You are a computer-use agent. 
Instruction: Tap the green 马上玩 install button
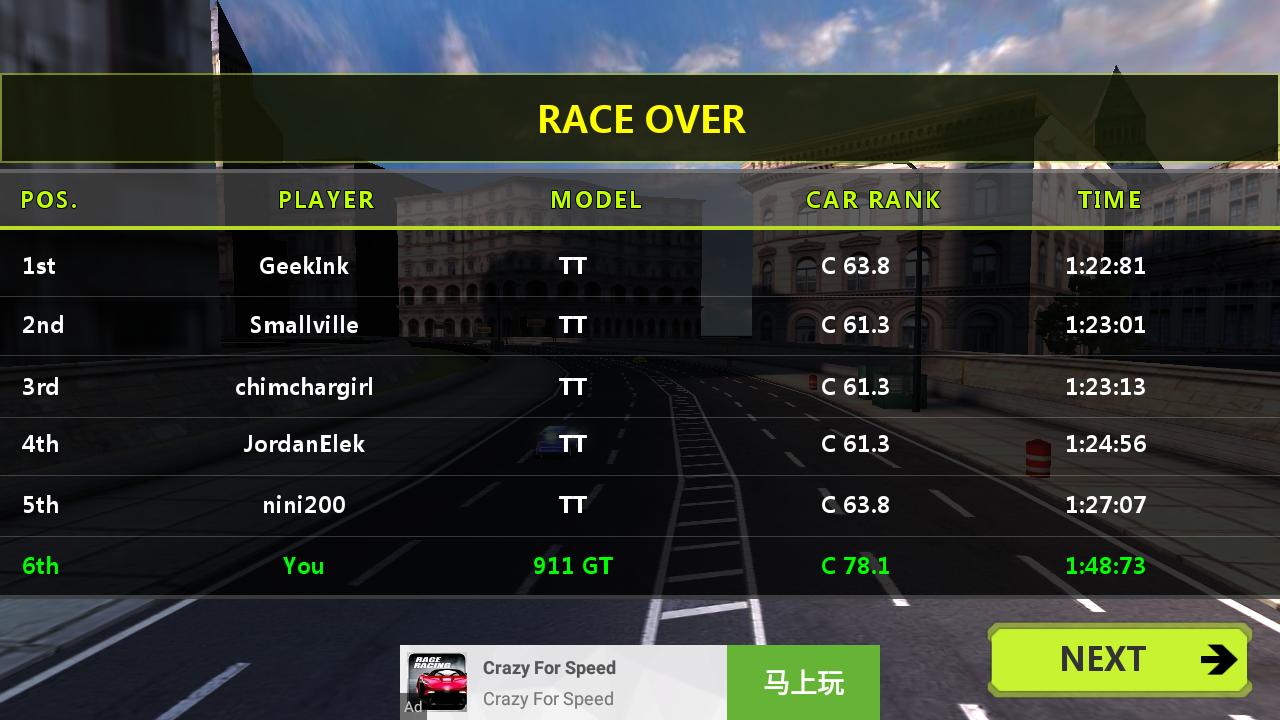803,681
